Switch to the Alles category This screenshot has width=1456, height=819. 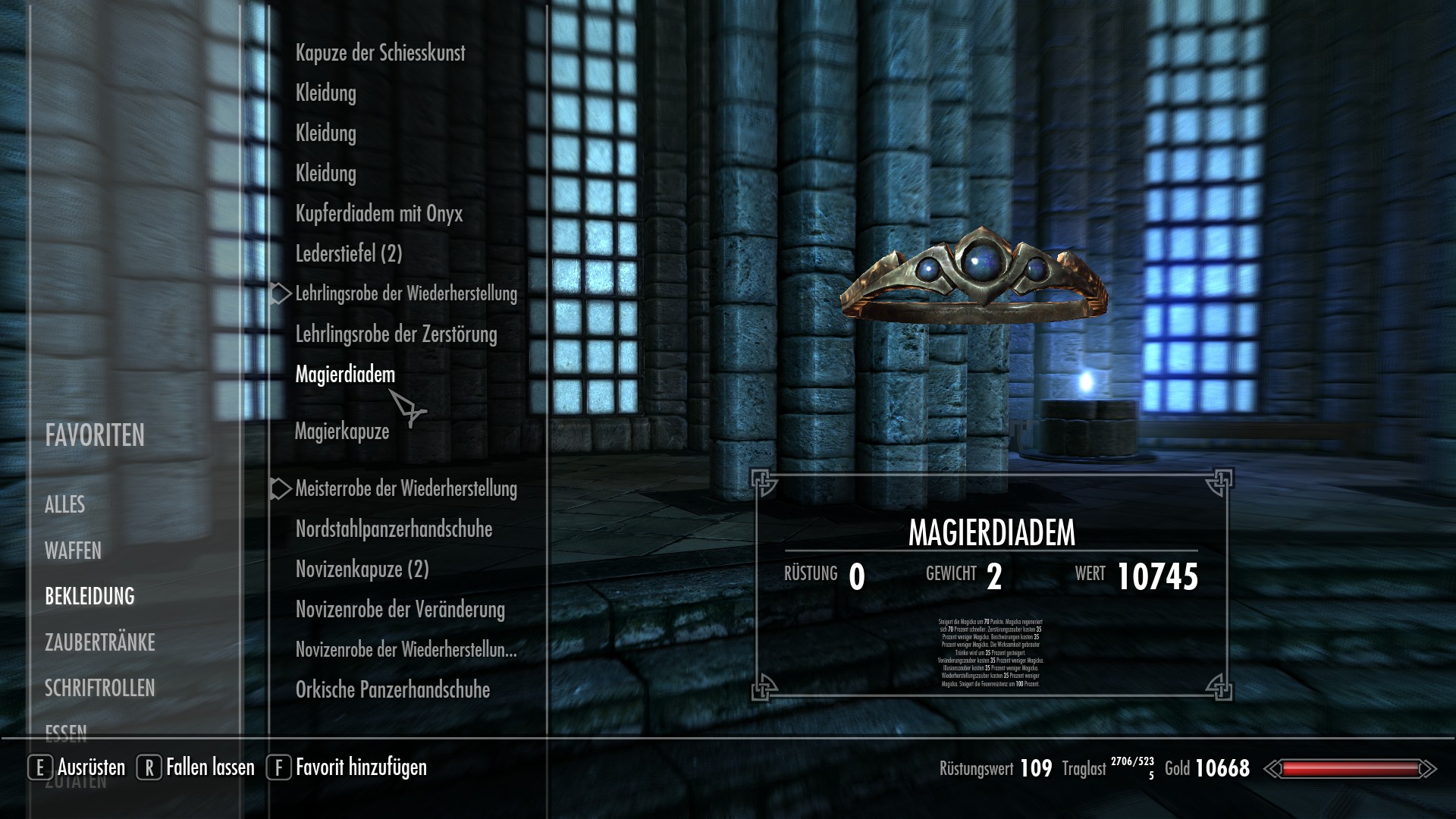pos(65,505)
